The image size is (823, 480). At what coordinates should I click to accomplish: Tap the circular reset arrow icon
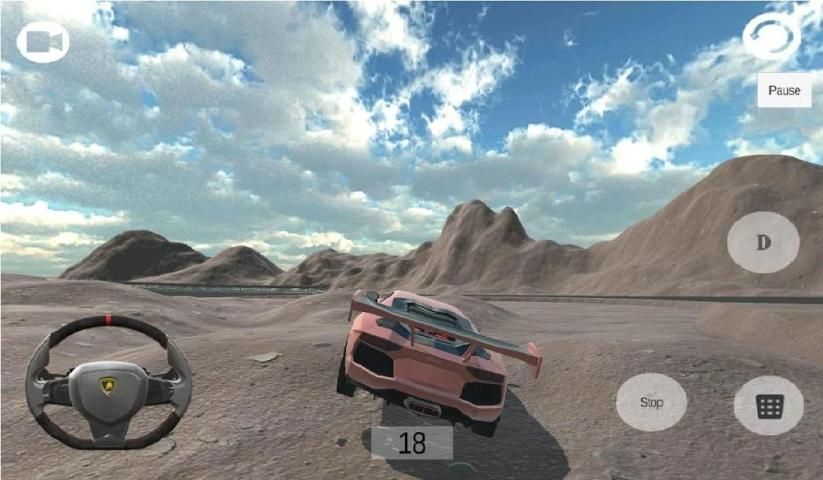771,38
